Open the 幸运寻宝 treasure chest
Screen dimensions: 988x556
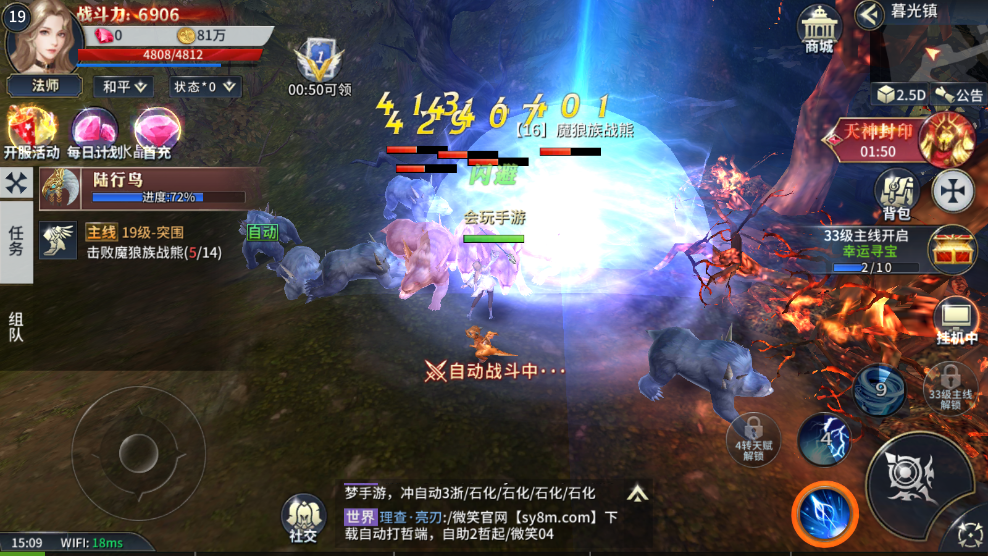tap(951, 251)
